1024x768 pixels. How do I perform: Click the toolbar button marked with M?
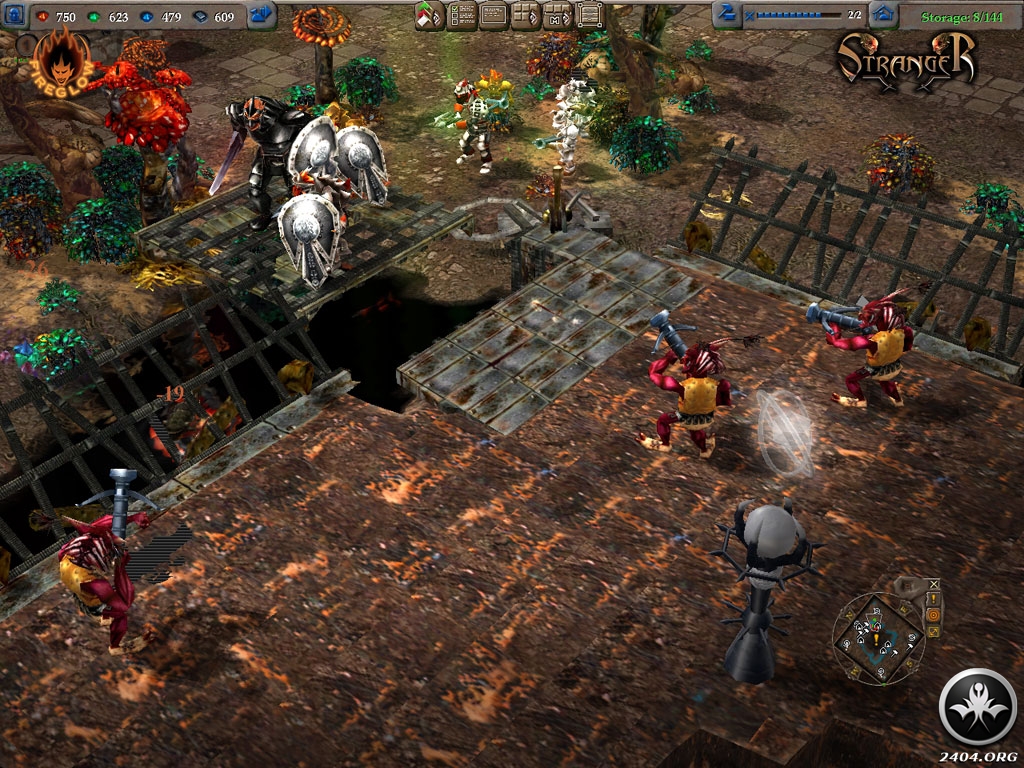(558, 15)
